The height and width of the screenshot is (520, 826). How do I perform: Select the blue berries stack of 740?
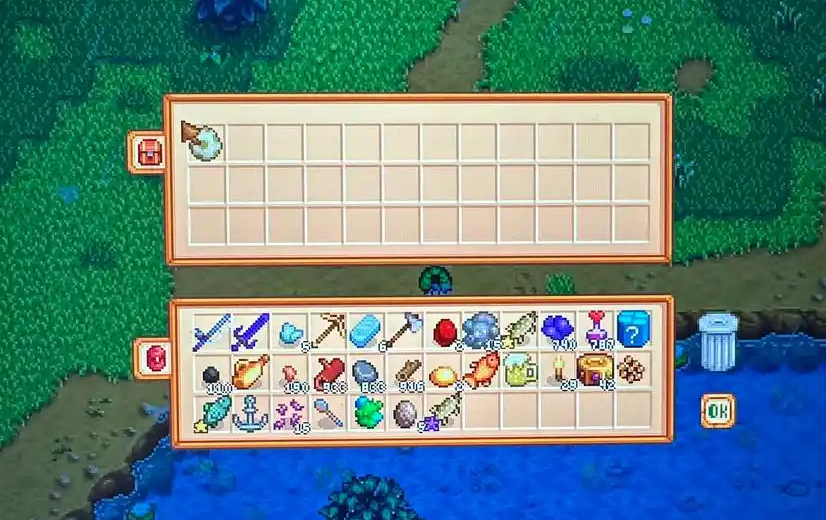(556, 329)
